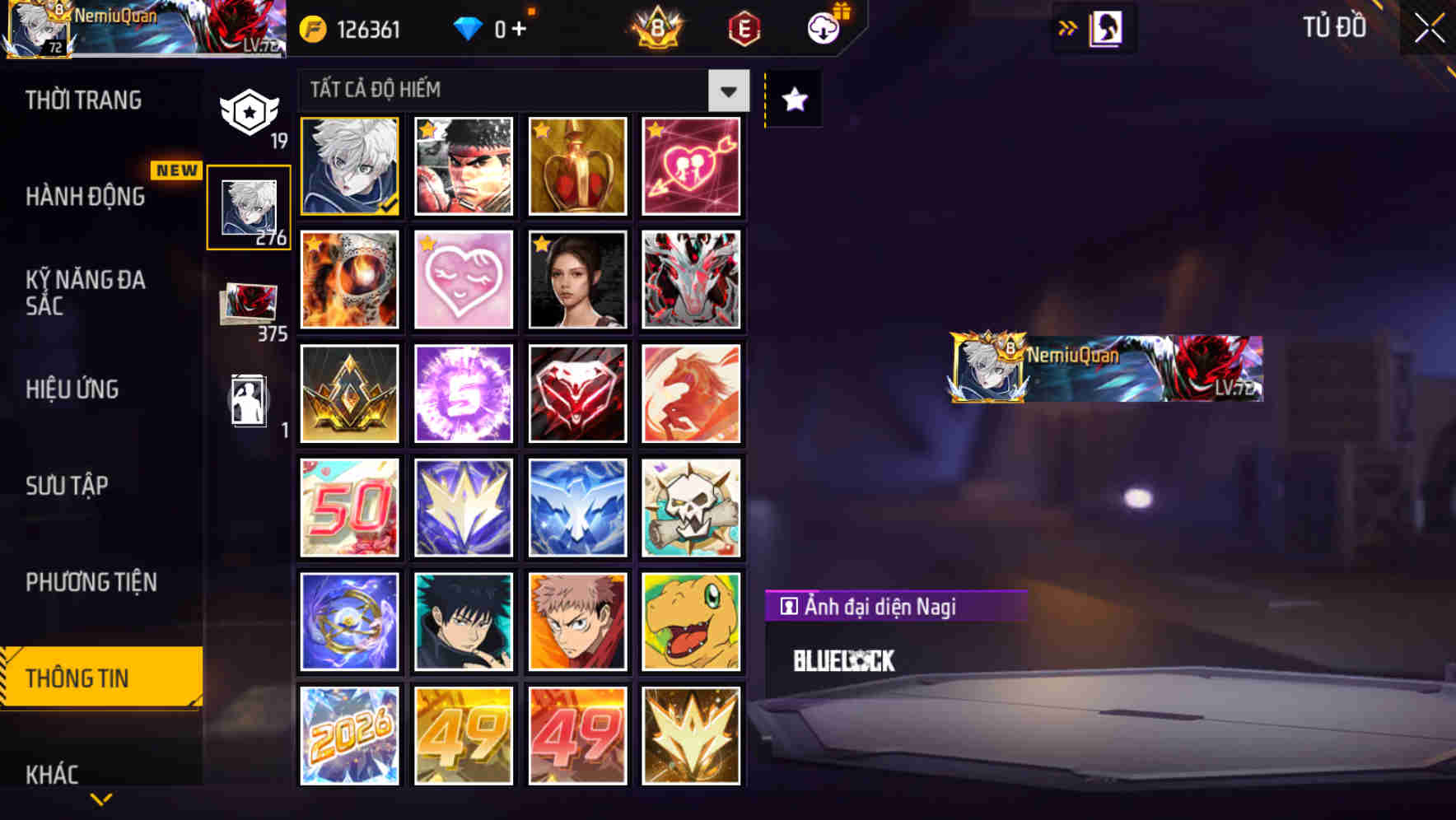The height and width of the screenshot is (820, 1456).
Task: Select the Nagi avatar thumbnail
Action: [349, 166]
